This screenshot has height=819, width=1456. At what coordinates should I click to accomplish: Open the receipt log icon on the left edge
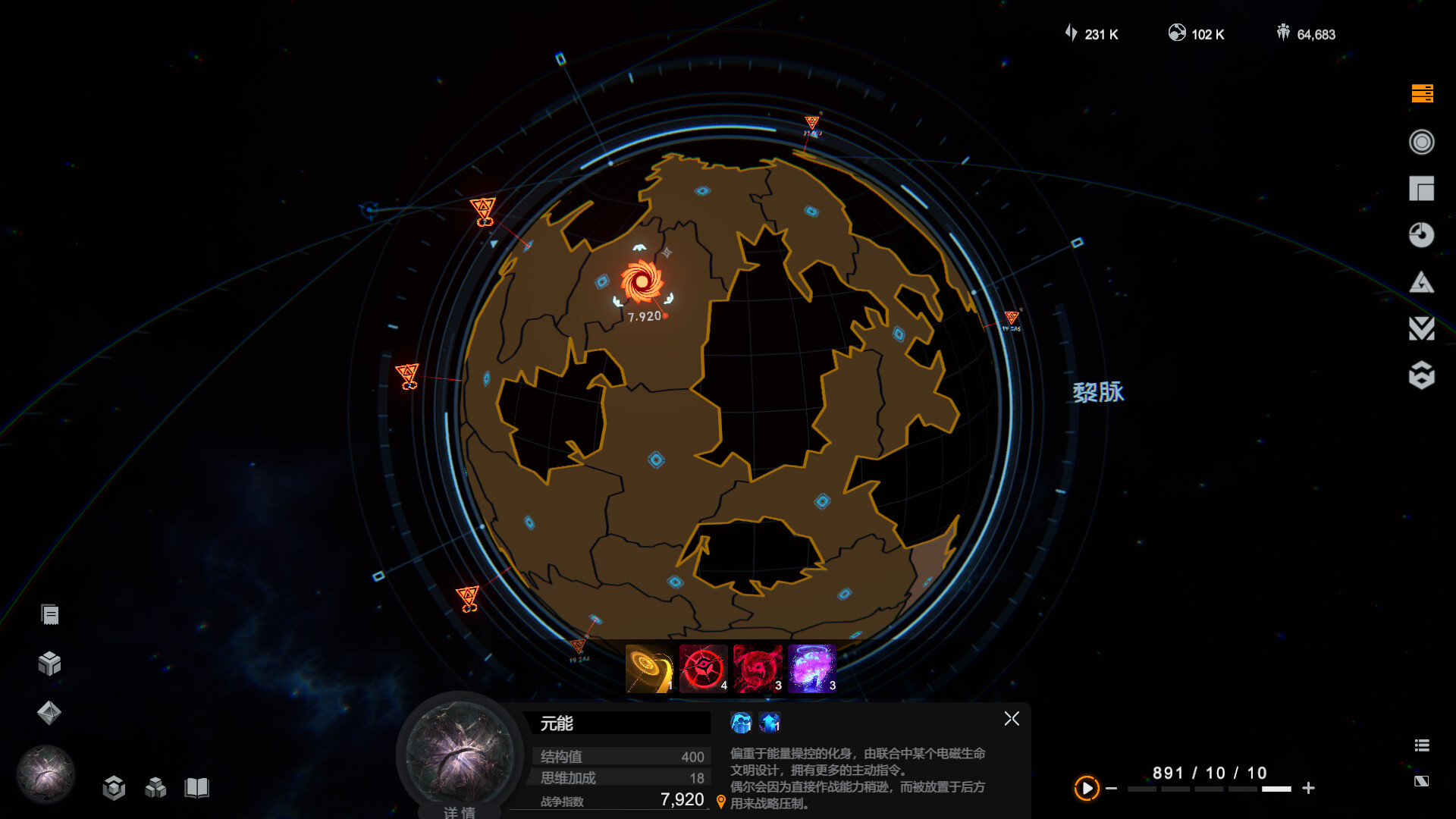point(50,612)
